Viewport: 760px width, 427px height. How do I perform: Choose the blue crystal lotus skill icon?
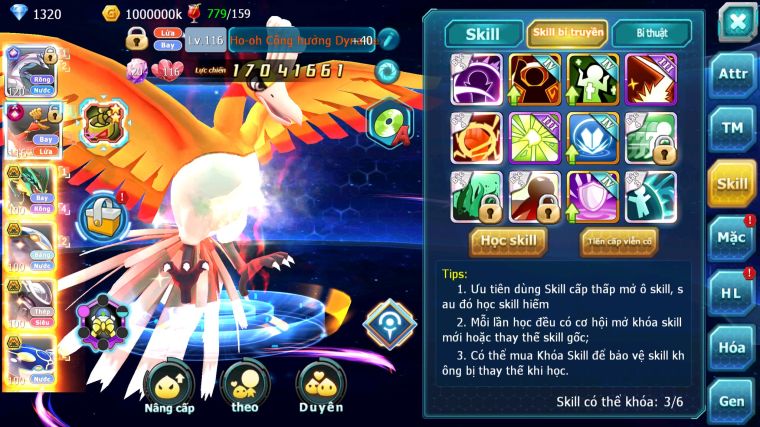point(593,137)
